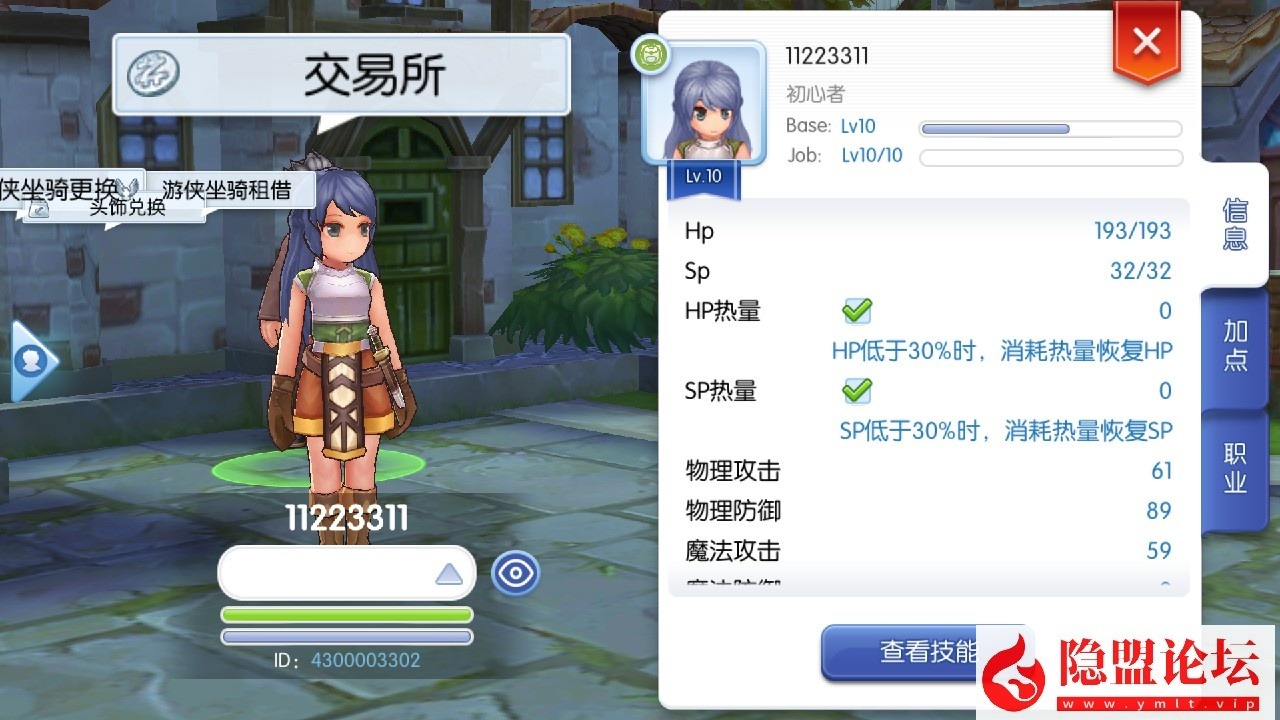Screen dimensions: 1280x720
Task: Click the blue character arrow on screen's left edge
Action: tap(30, 362)
